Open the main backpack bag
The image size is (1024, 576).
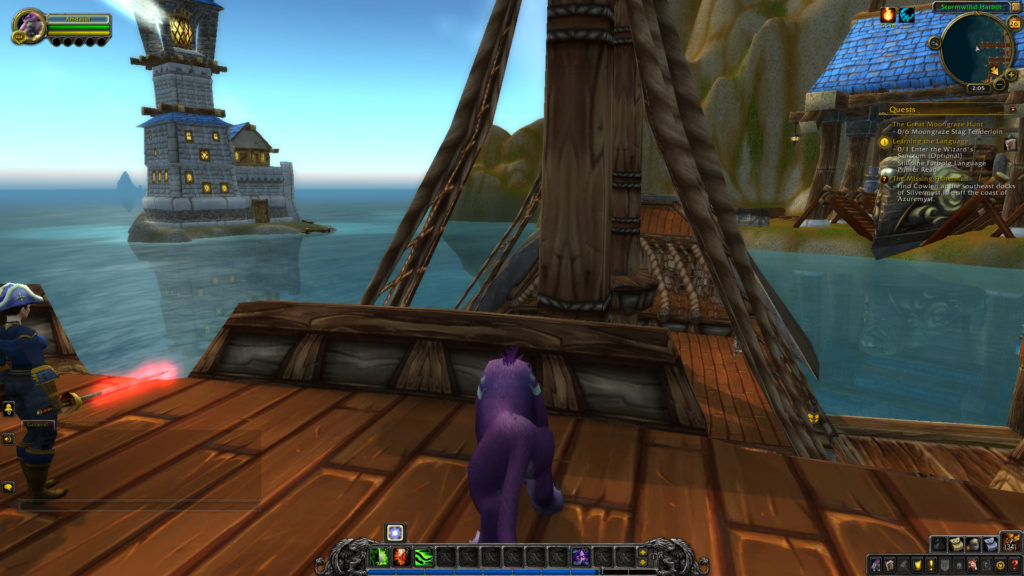[x=1011, y=542]
